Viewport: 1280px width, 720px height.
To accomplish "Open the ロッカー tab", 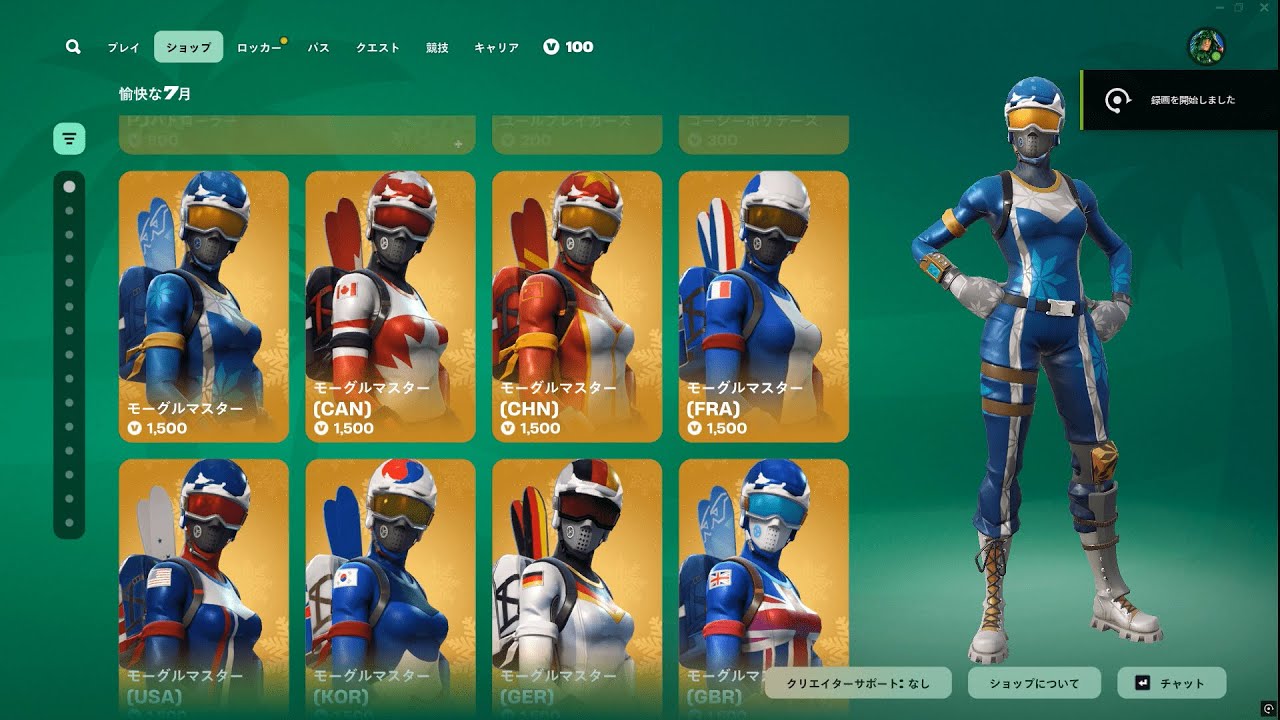I will (x=259, y=47).
